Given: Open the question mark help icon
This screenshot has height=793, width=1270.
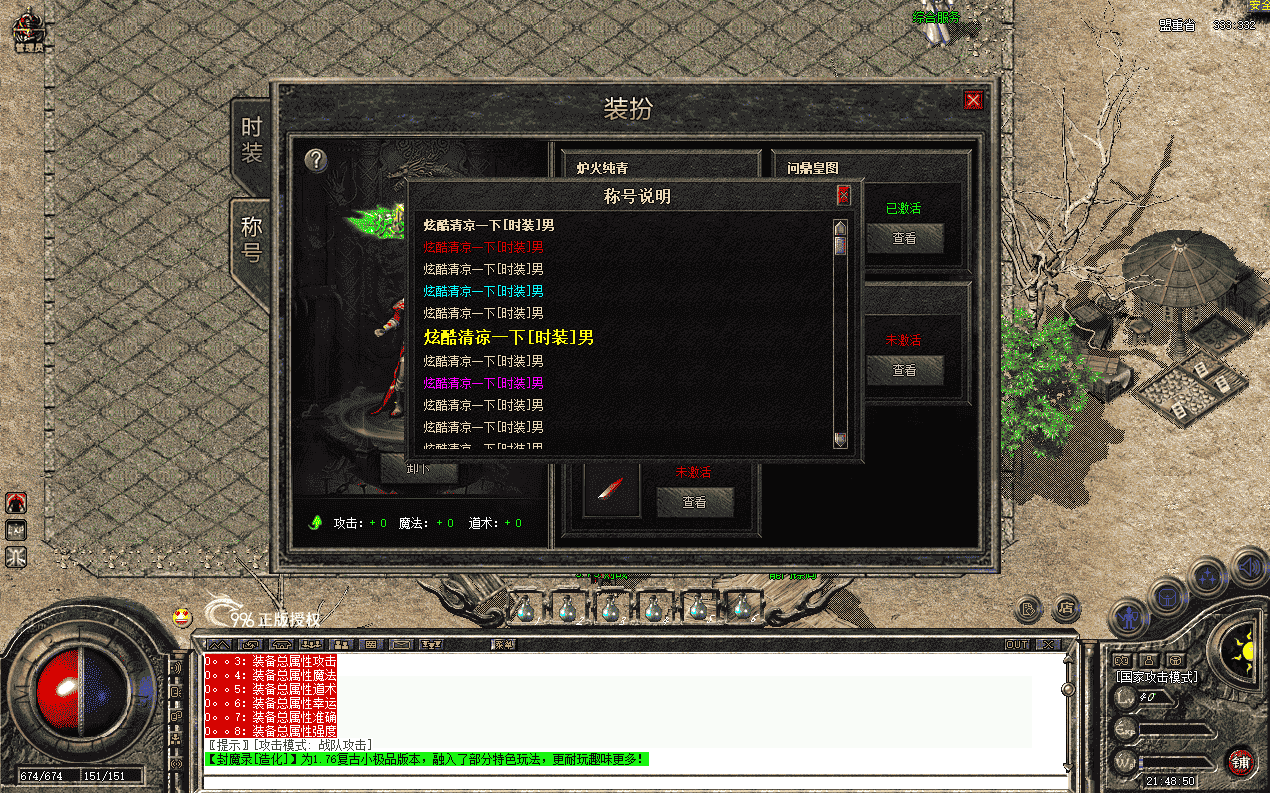Looking at the screenshot, I should (316, 160).
